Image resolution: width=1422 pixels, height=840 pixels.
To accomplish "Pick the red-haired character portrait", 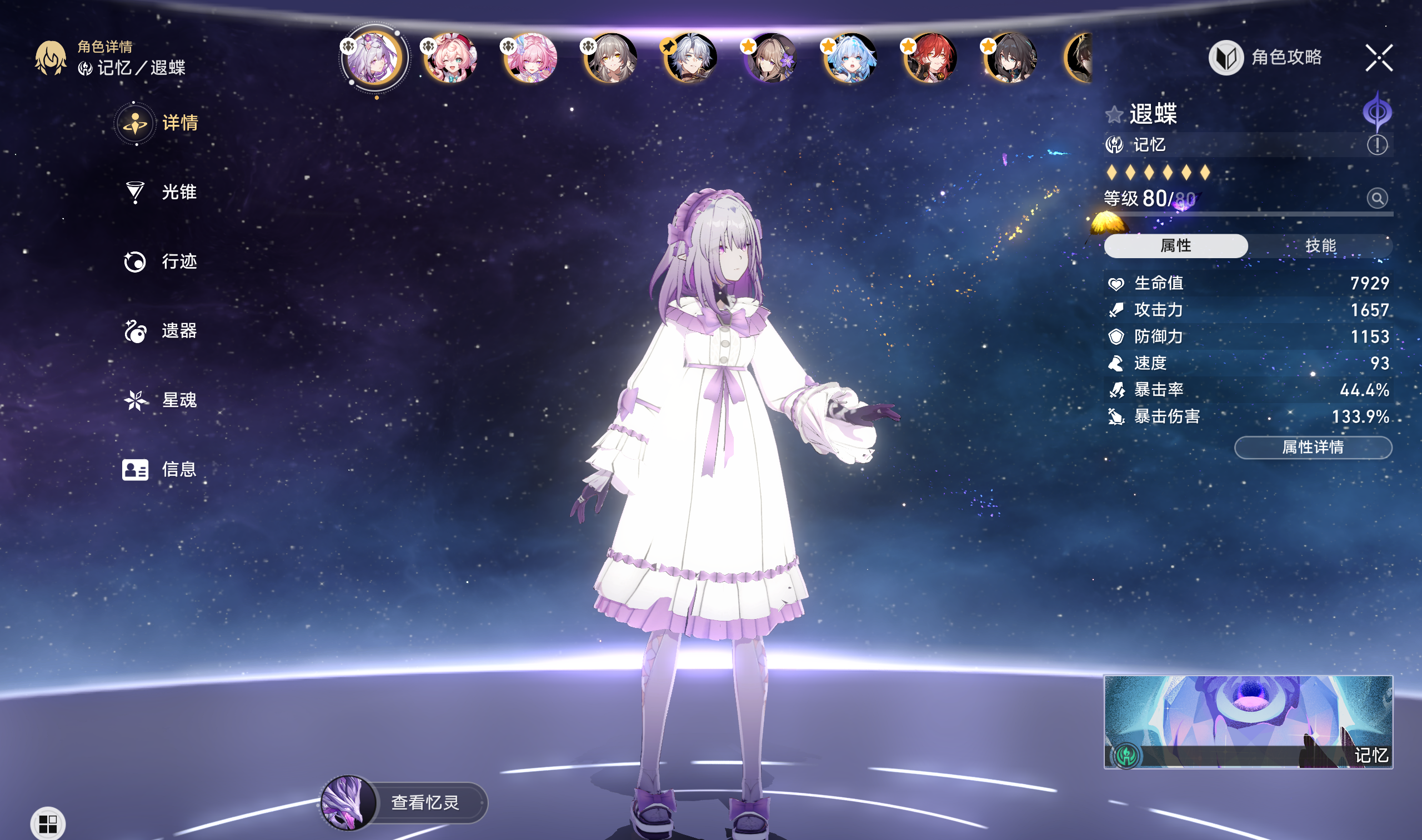I will coord(930,58).
